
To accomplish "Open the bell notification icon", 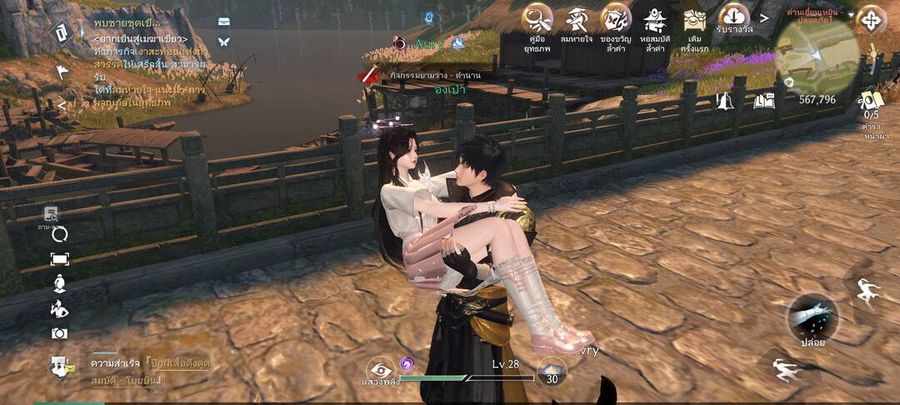I will (724, 100).
